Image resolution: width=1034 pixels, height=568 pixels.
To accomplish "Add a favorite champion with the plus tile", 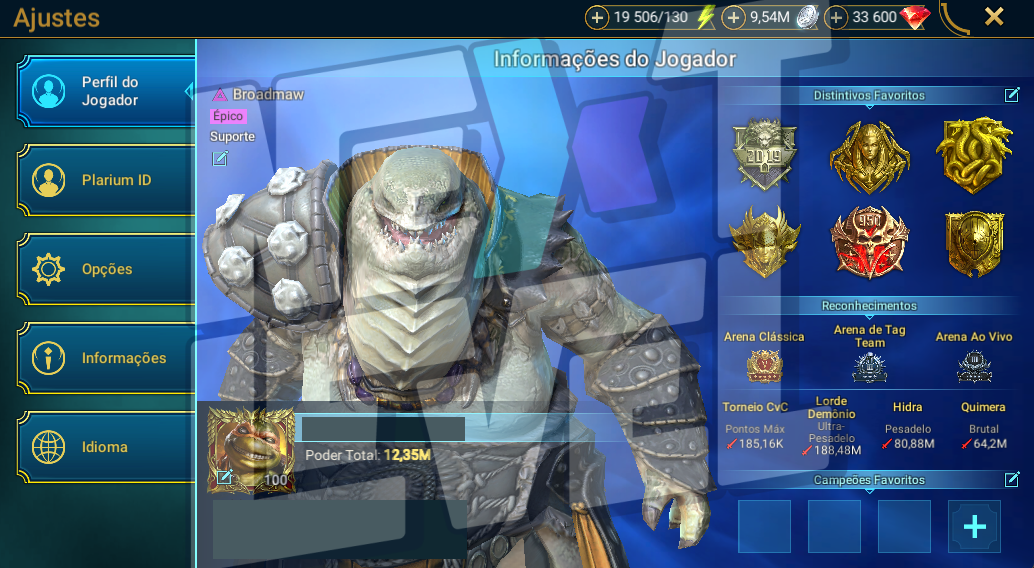I will point(974,527).
